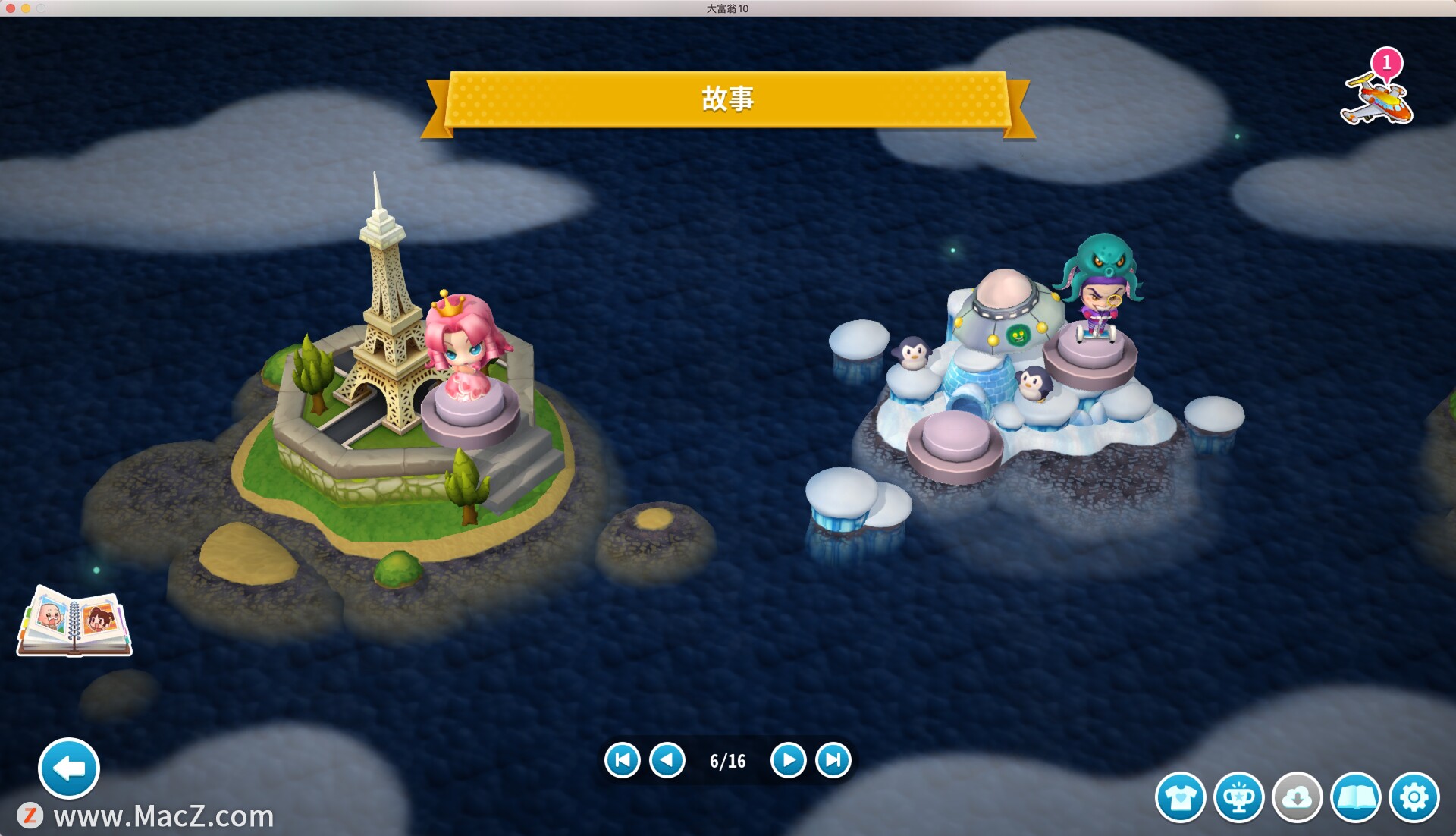Open the photo album book
Viewport: 1456px width, 836px height.
(x=74, y=622)
